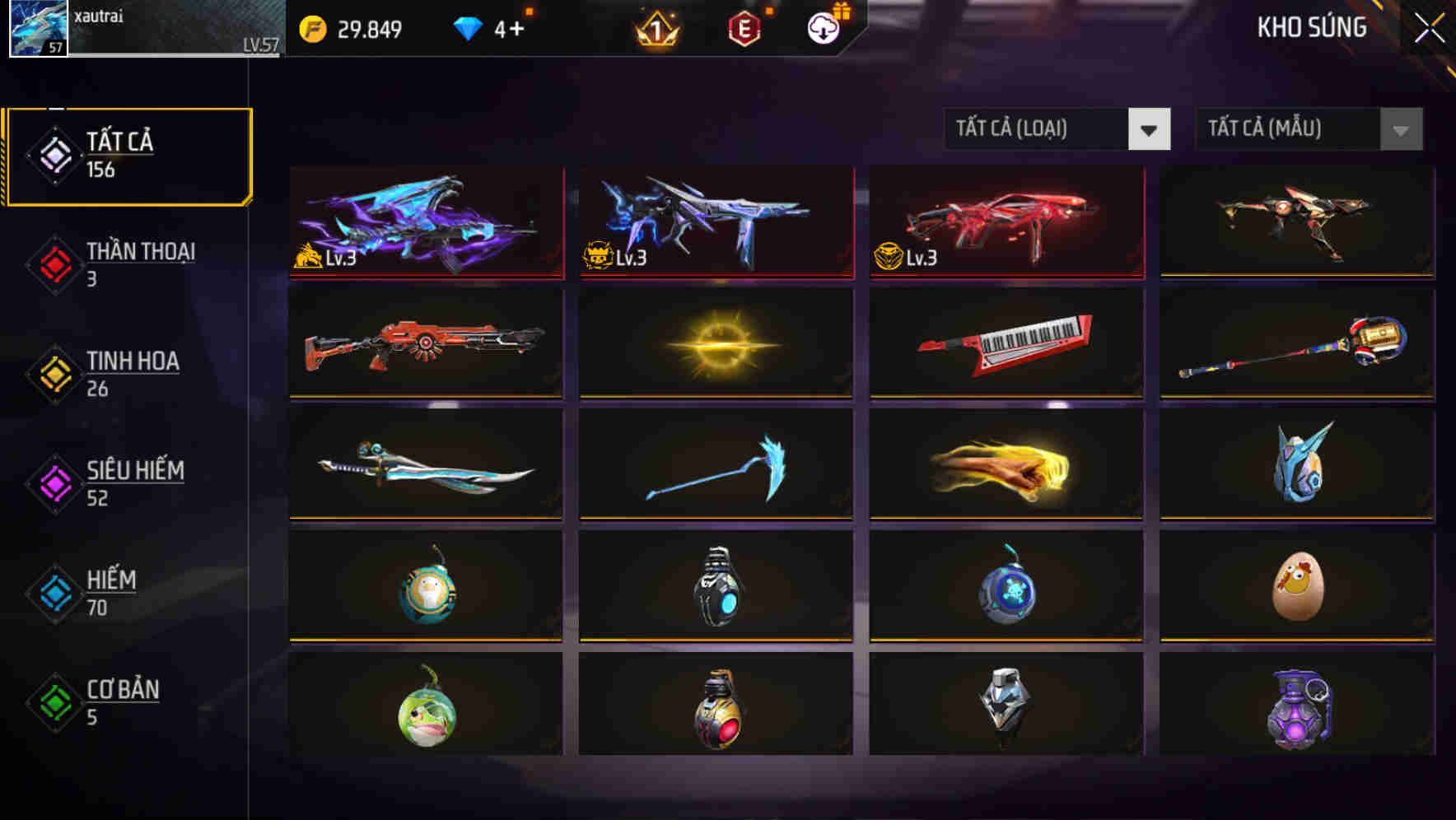Select the red keytar instrument item

tap(1008, 343)
